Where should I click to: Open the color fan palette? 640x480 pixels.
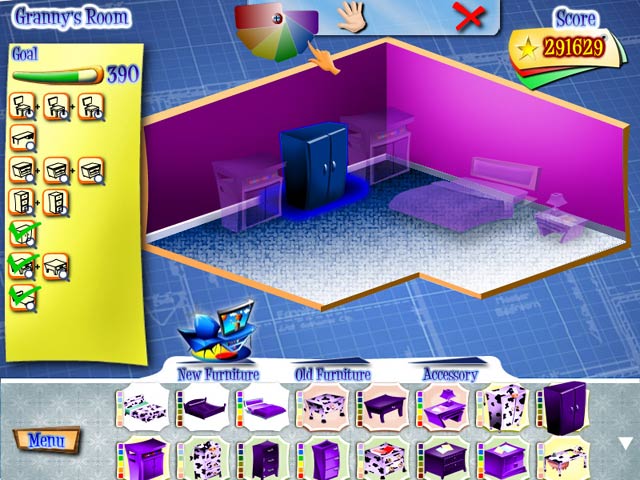pyautogui.click(x=277, y=30)
